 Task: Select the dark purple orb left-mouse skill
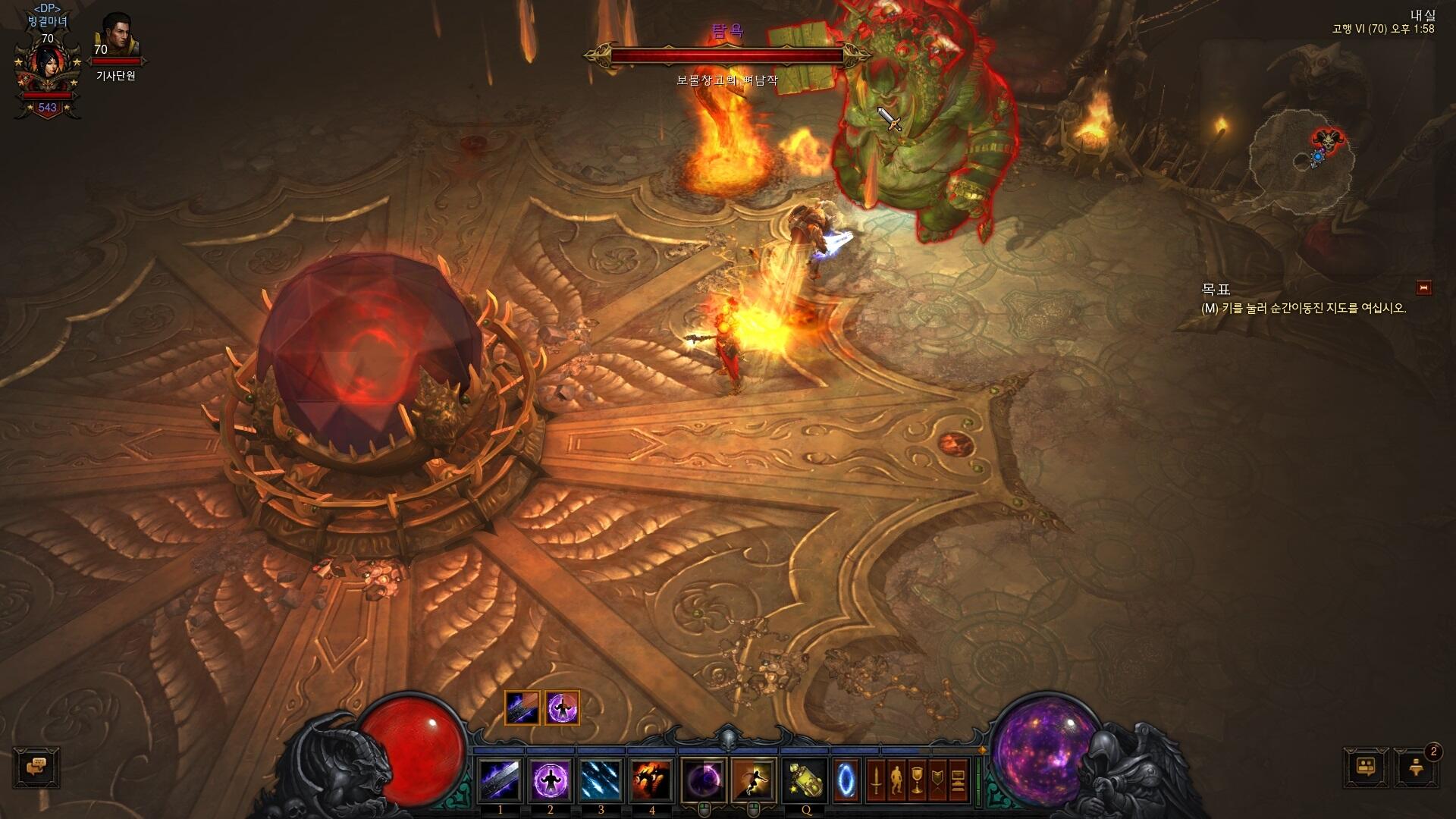click(x=704, y=780)
